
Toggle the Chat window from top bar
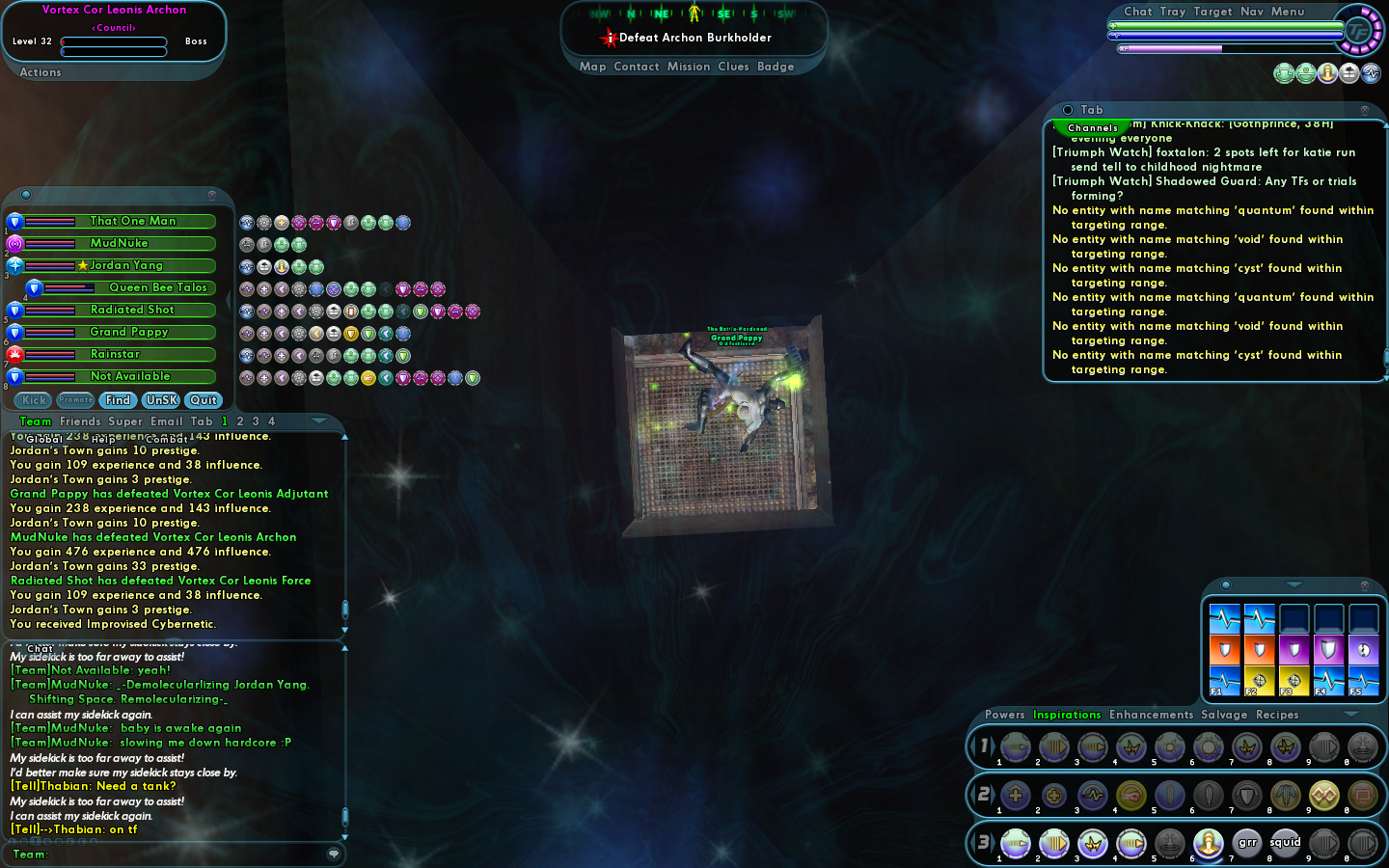coord(1137,12)
